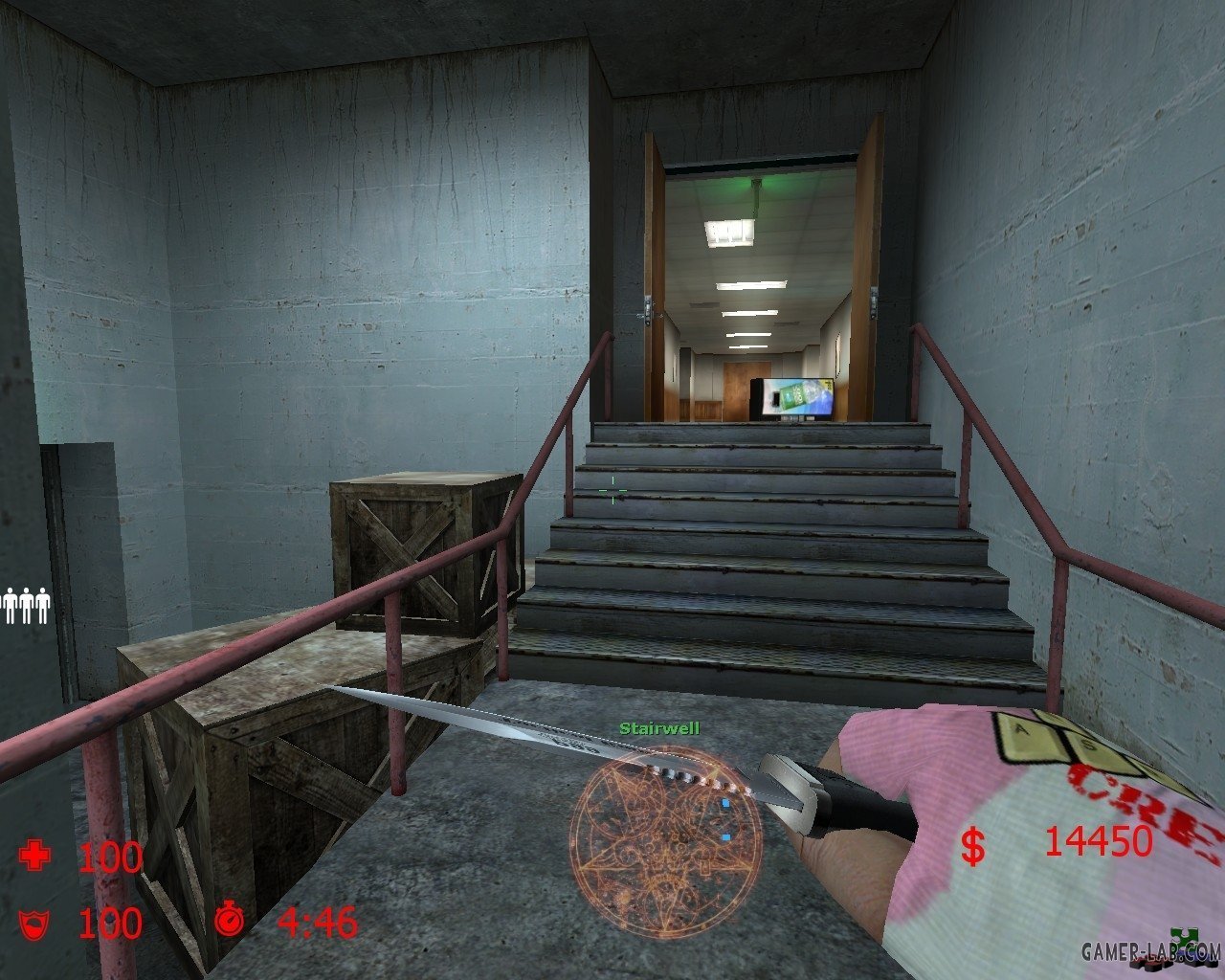Click the red armor shield icon

coord(34,924)
